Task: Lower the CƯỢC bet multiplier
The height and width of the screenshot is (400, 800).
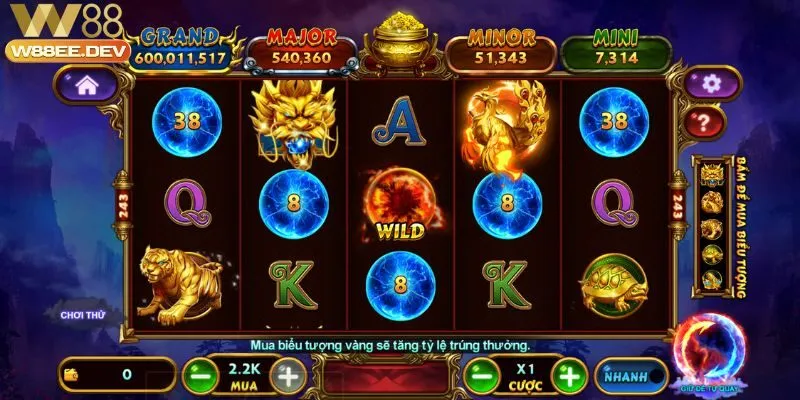Action: tap(478, 376)
